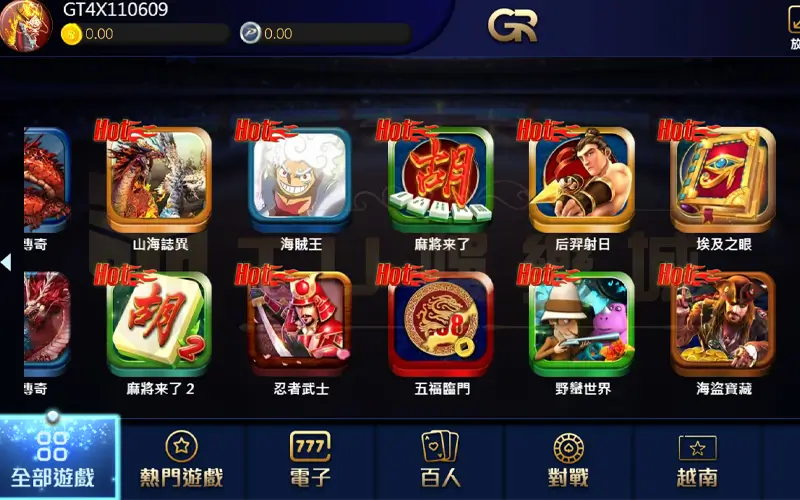Viewport: 800px width, 500px height.
Task: Click the gold coin balance icon
Action: 71,34
